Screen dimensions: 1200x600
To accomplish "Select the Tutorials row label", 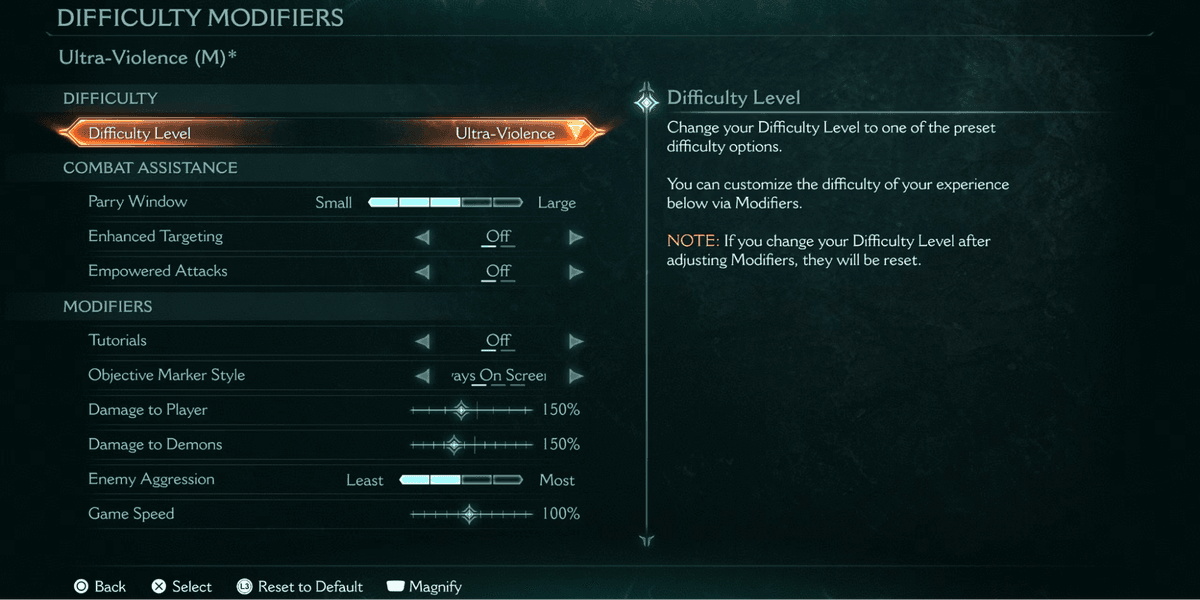I will (x=118, y=341).
